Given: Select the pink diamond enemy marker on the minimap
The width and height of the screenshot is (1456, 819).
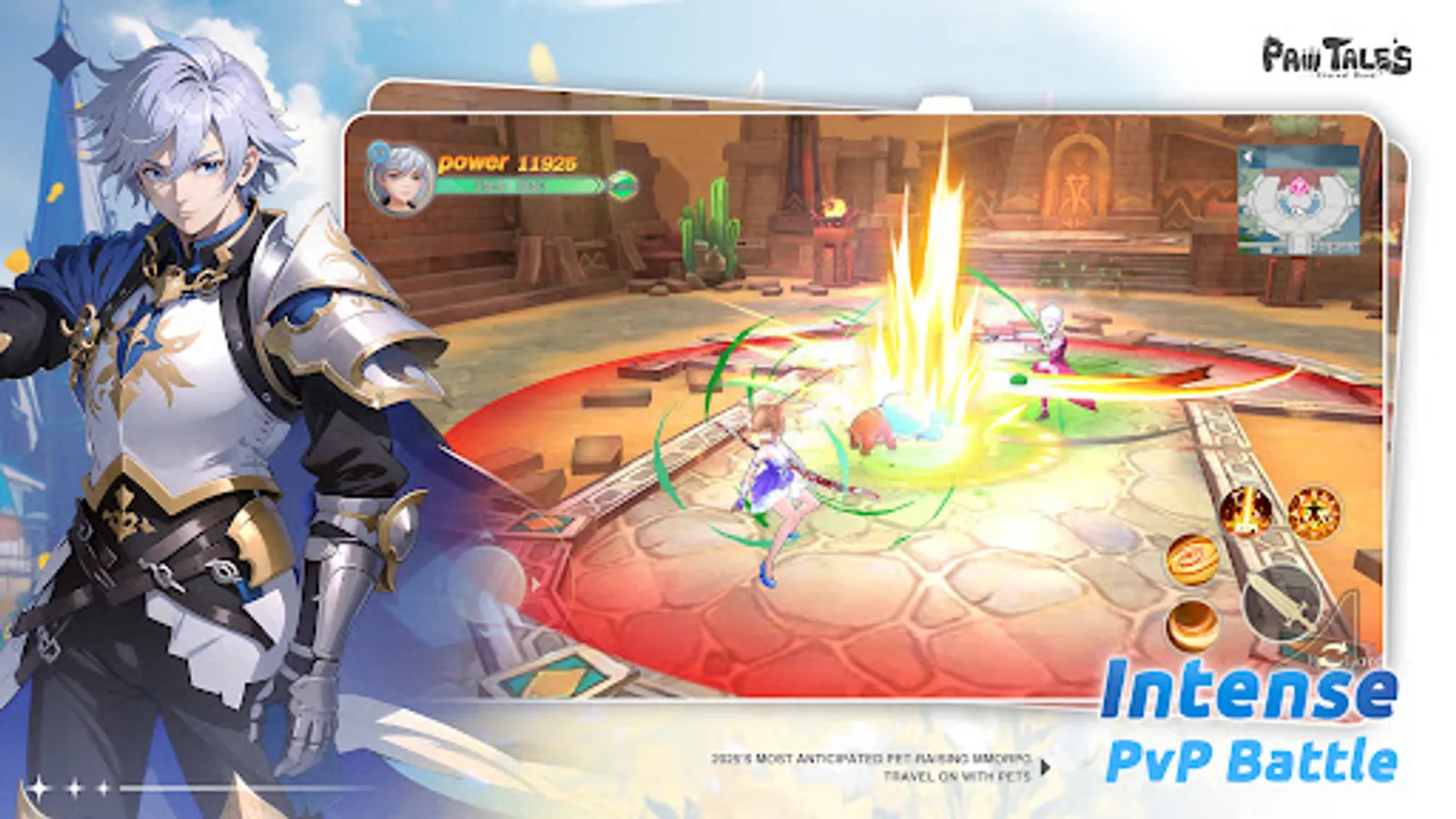Looking at the screenshot, I should [x=1299, y=187].
